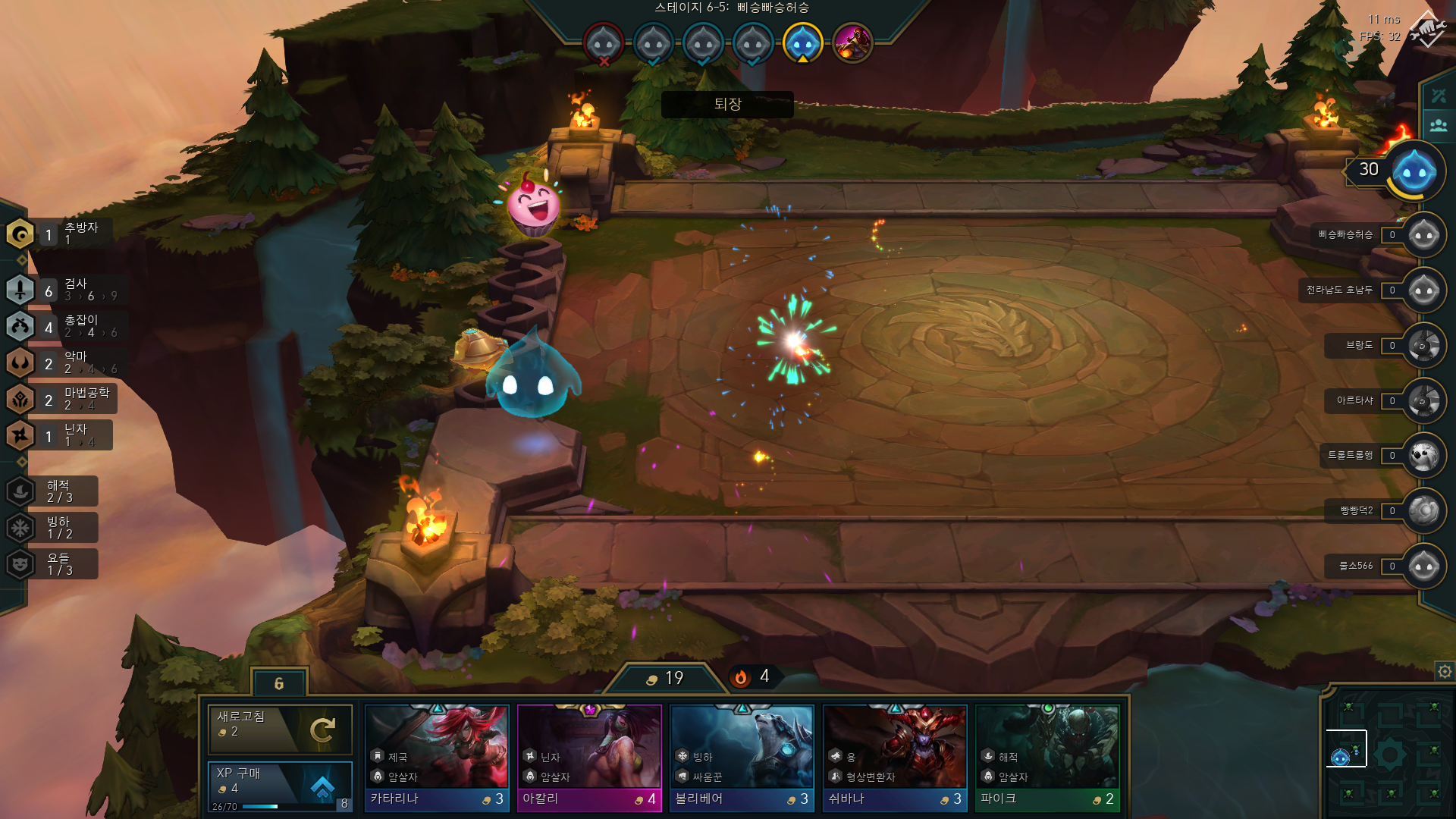The height and width of the screenshot is (819, 1456).
Task: Buy XP with the XP 구매 button
Action: tap(280, 786)
